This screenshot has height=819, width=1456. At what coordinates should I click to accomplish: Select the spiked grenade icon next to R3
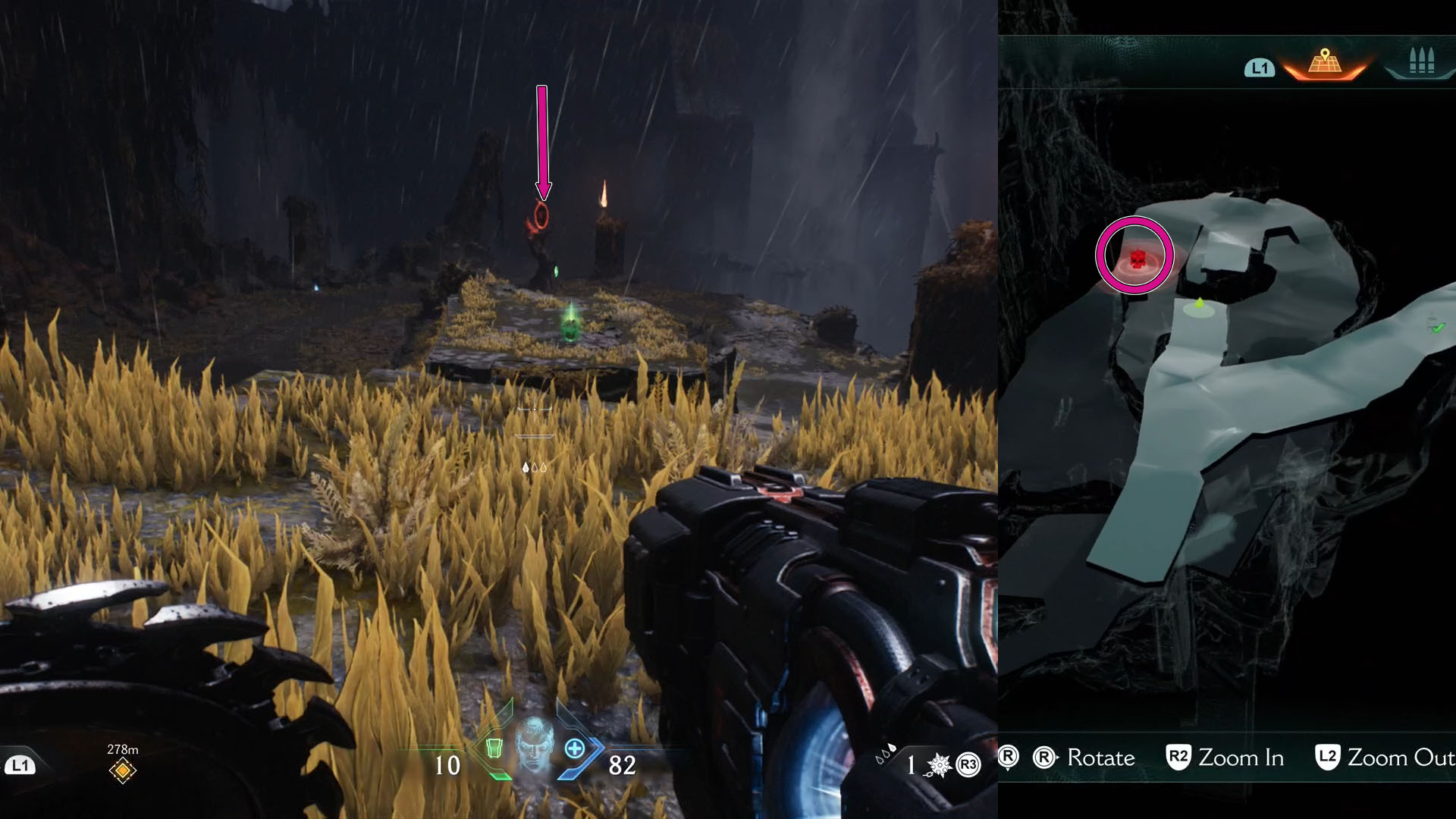(938, 766)
